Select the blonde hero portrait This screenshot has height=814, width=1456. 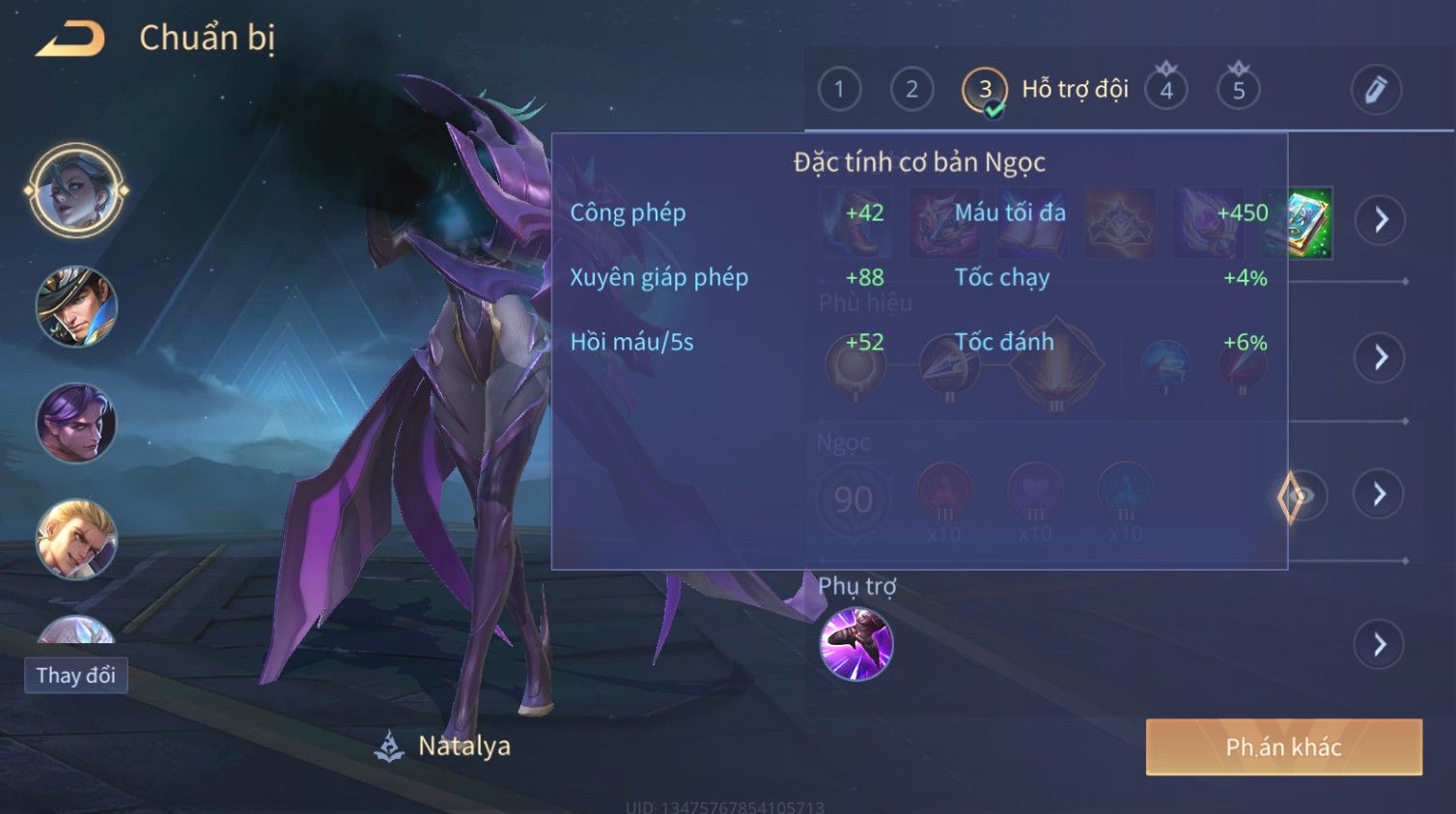(76, 539)
